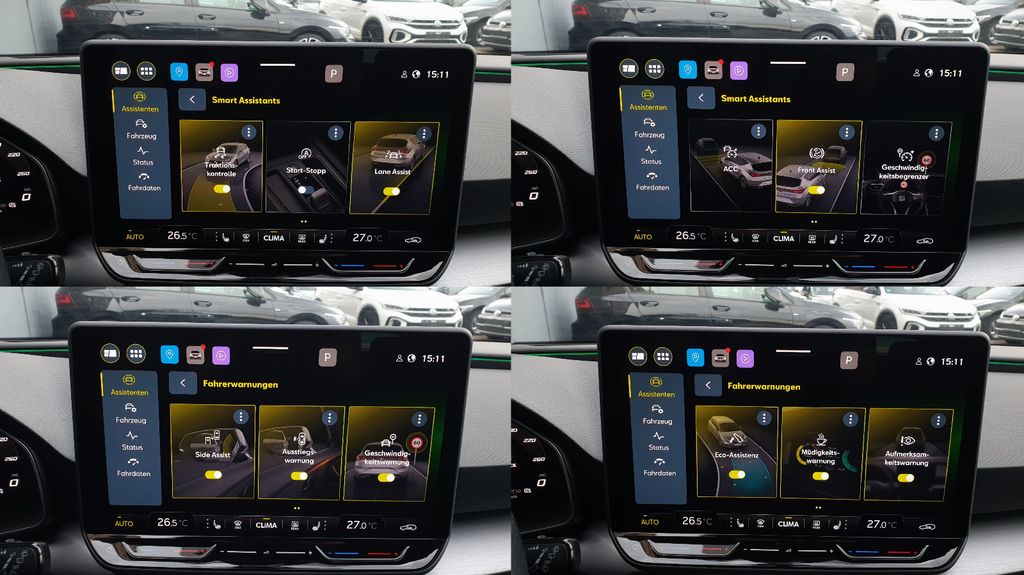
Task: Toggle the Start-Stopp switch
Action: pos(307,189)
